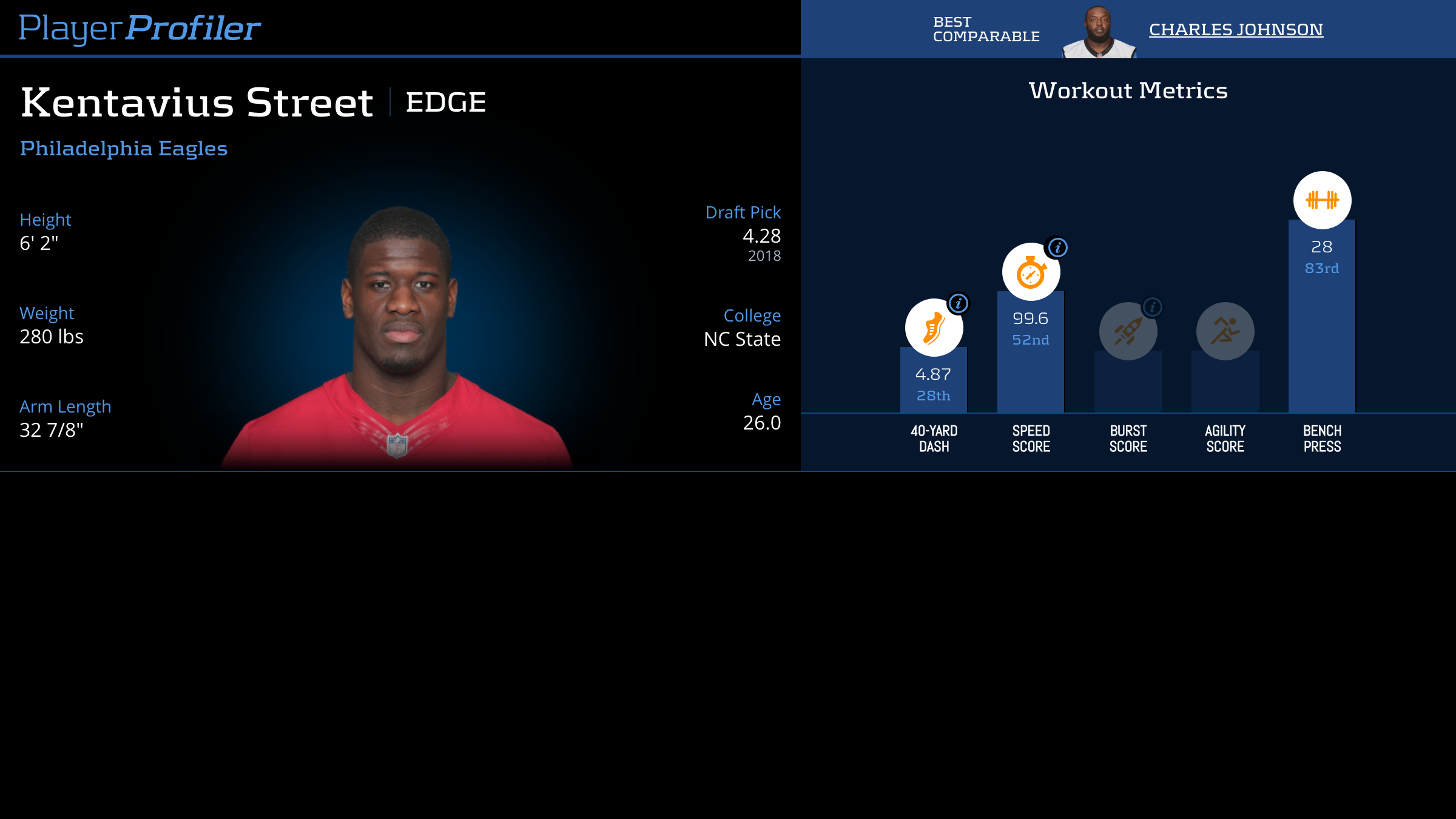Open the PlayerProfiler logo home link
The image size is (1456, 819).
click(x=140, y=29)
